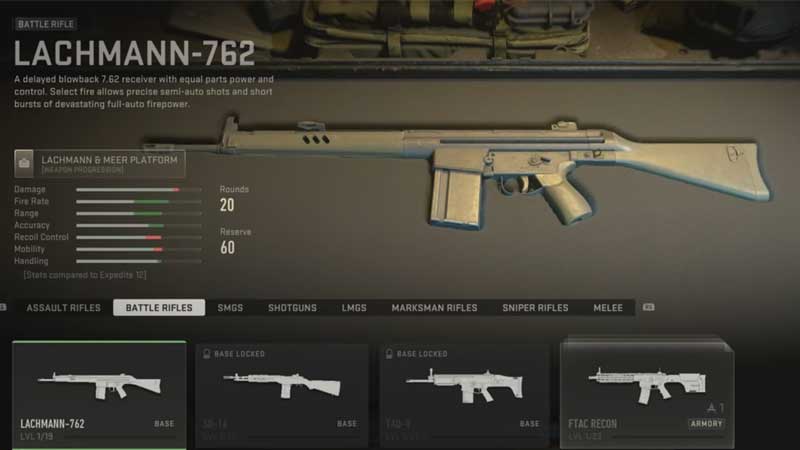Switch to the LMGs tab
This screenshot has width=800, height=450.
pos(354,308)
